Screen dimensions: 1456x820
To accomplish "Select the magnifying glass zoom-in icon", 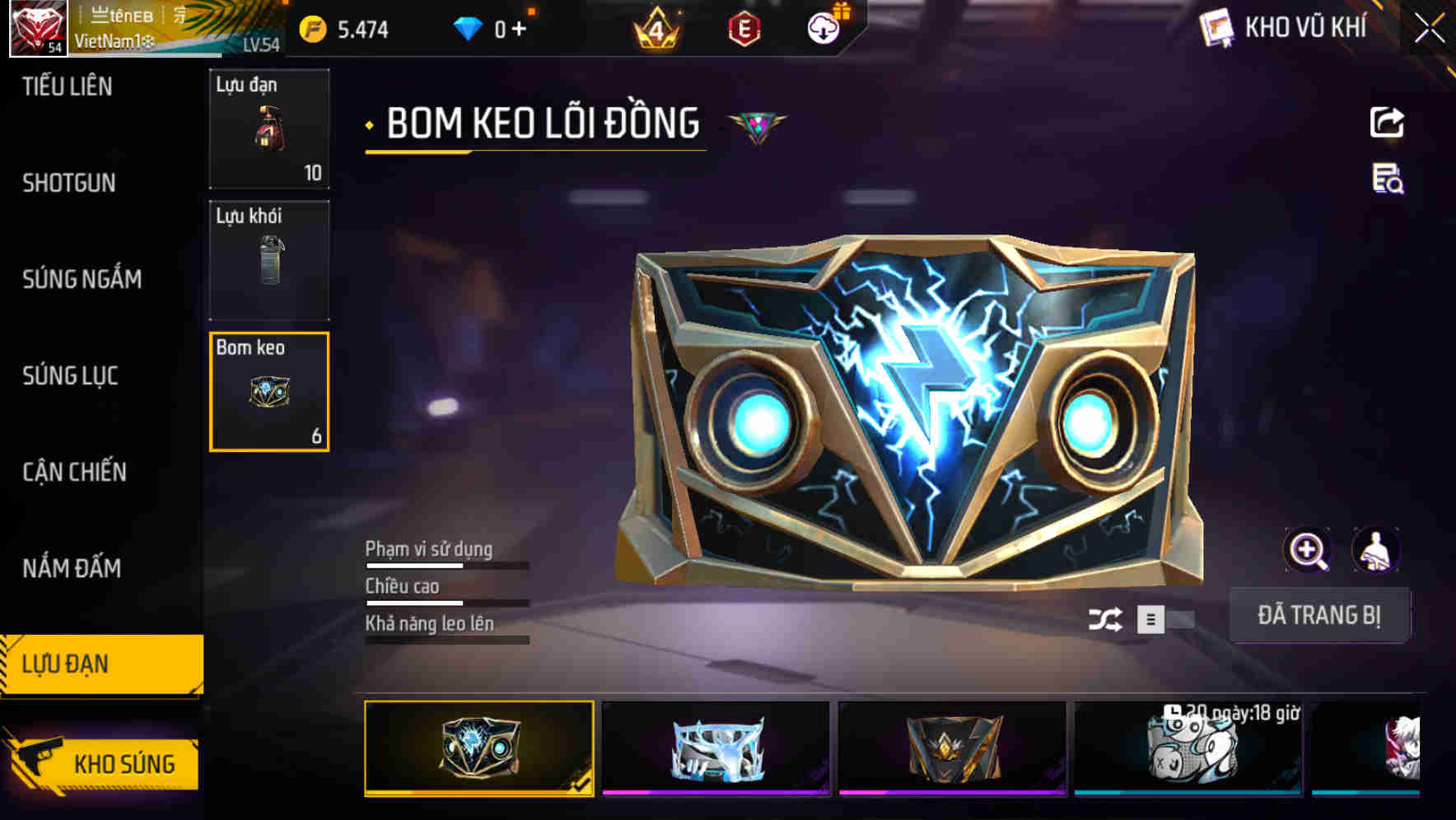I will coord(1309,550).
